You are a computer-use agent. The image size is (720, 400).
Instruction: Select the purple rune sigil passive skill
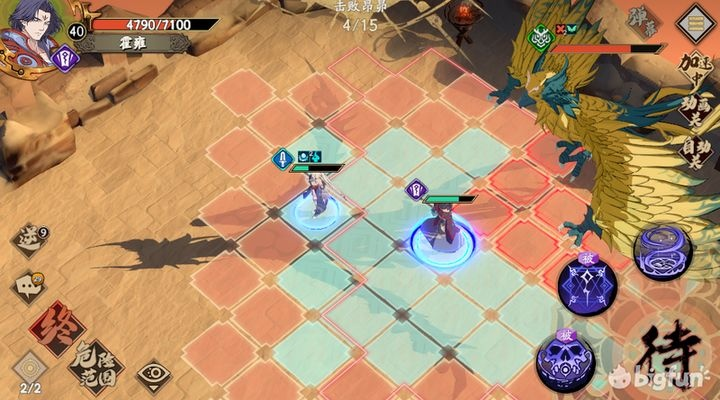tap(587, 283)
